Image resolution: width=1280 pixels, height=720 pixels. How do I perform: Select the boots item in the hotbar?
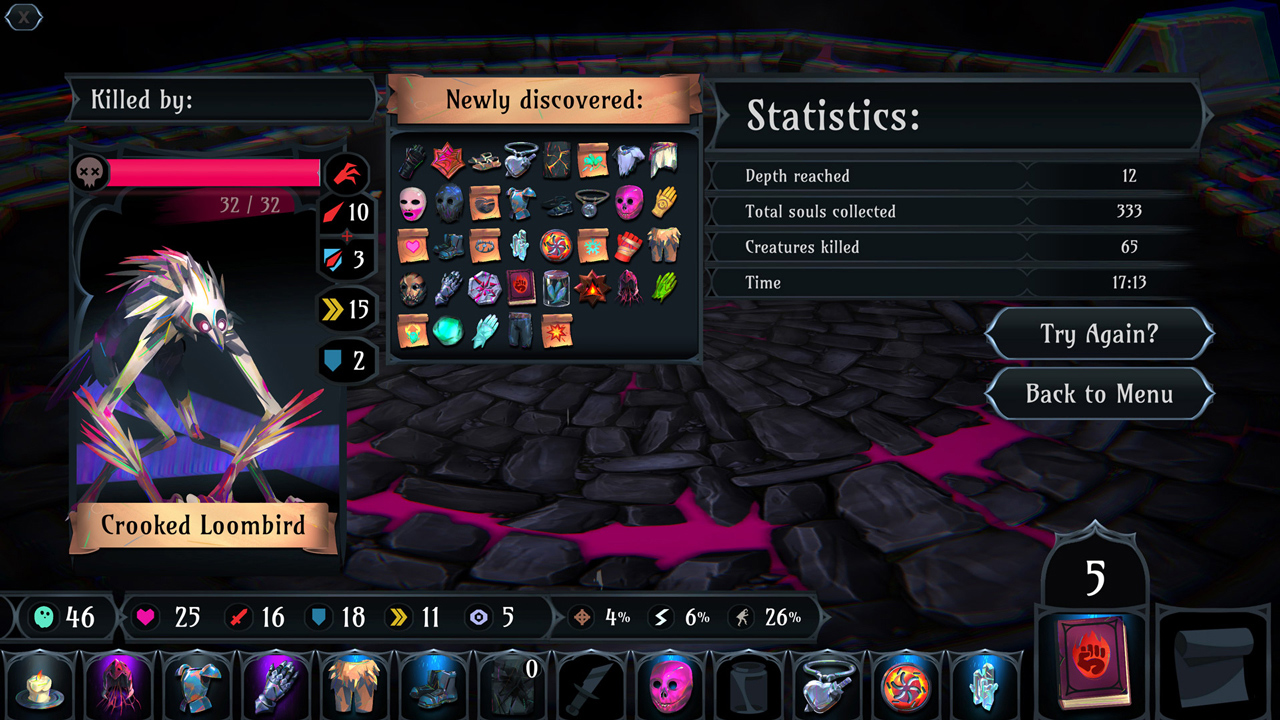(434, 686)
